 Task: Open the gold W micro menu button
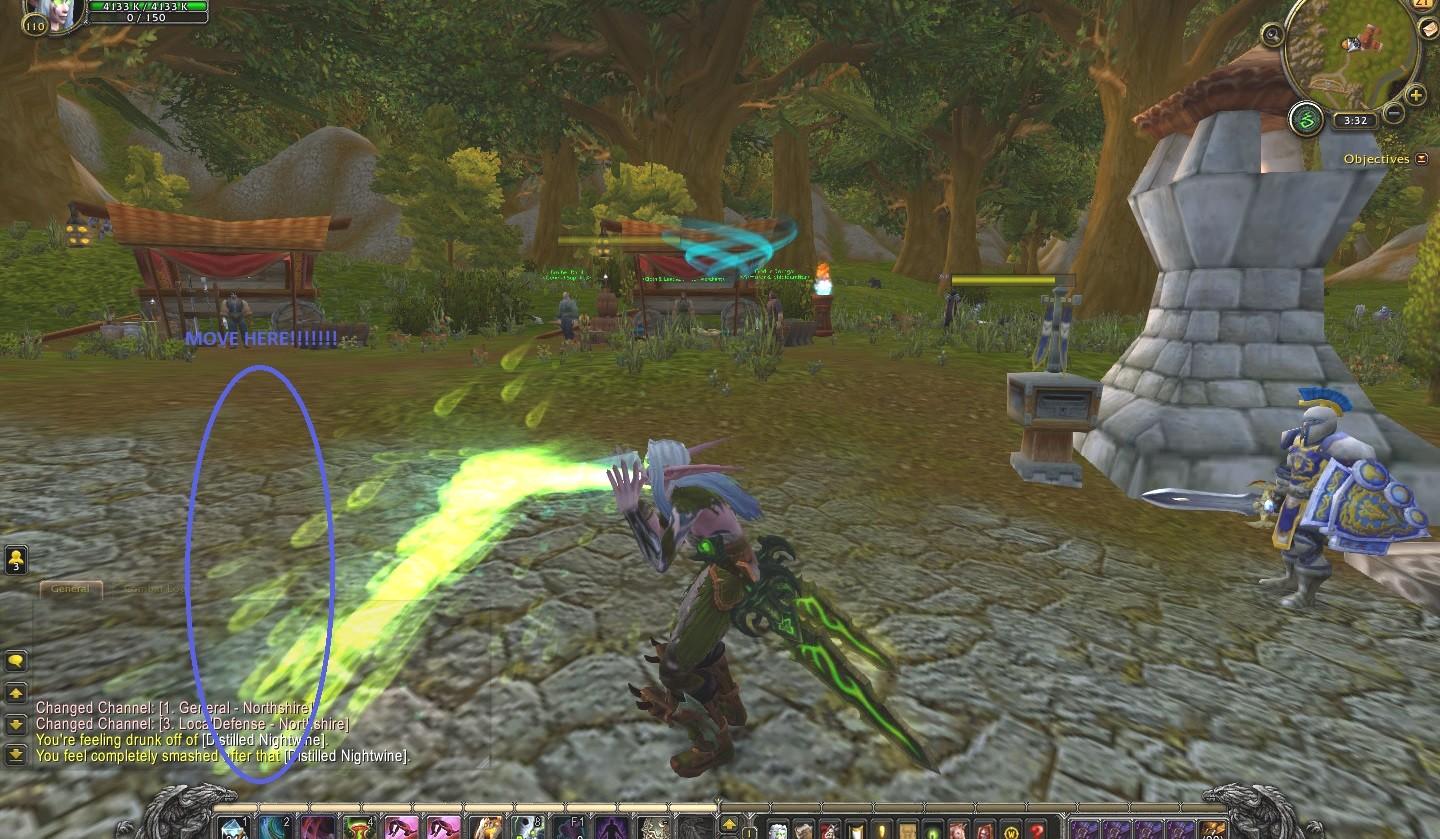tap(1010, 830)
